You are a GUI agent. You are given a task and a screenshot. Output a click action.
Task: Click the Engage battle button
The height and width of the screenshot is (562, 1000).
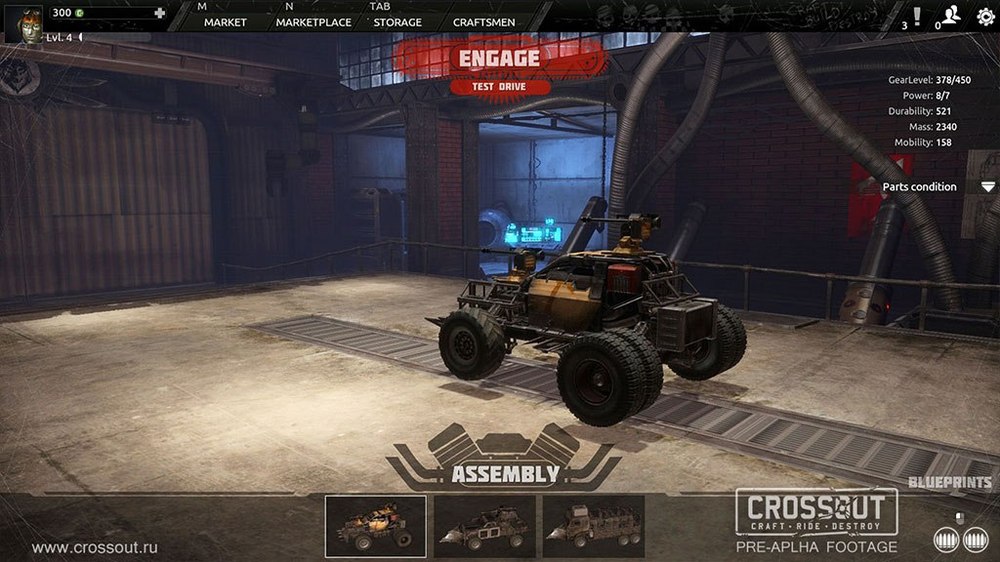(499, 58)
